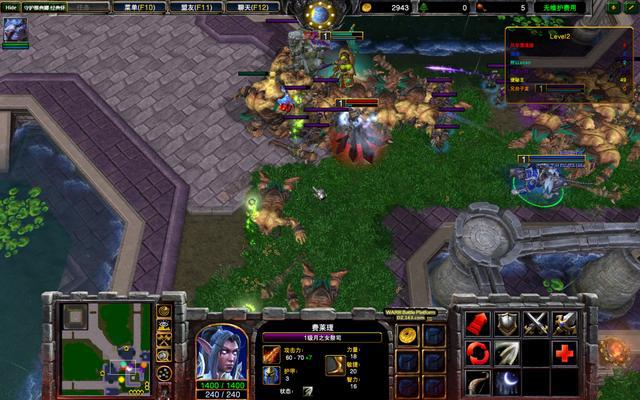The image size is (640, 400).
Task: Select the gold coin item in inventory
Action: coord(407,337)
